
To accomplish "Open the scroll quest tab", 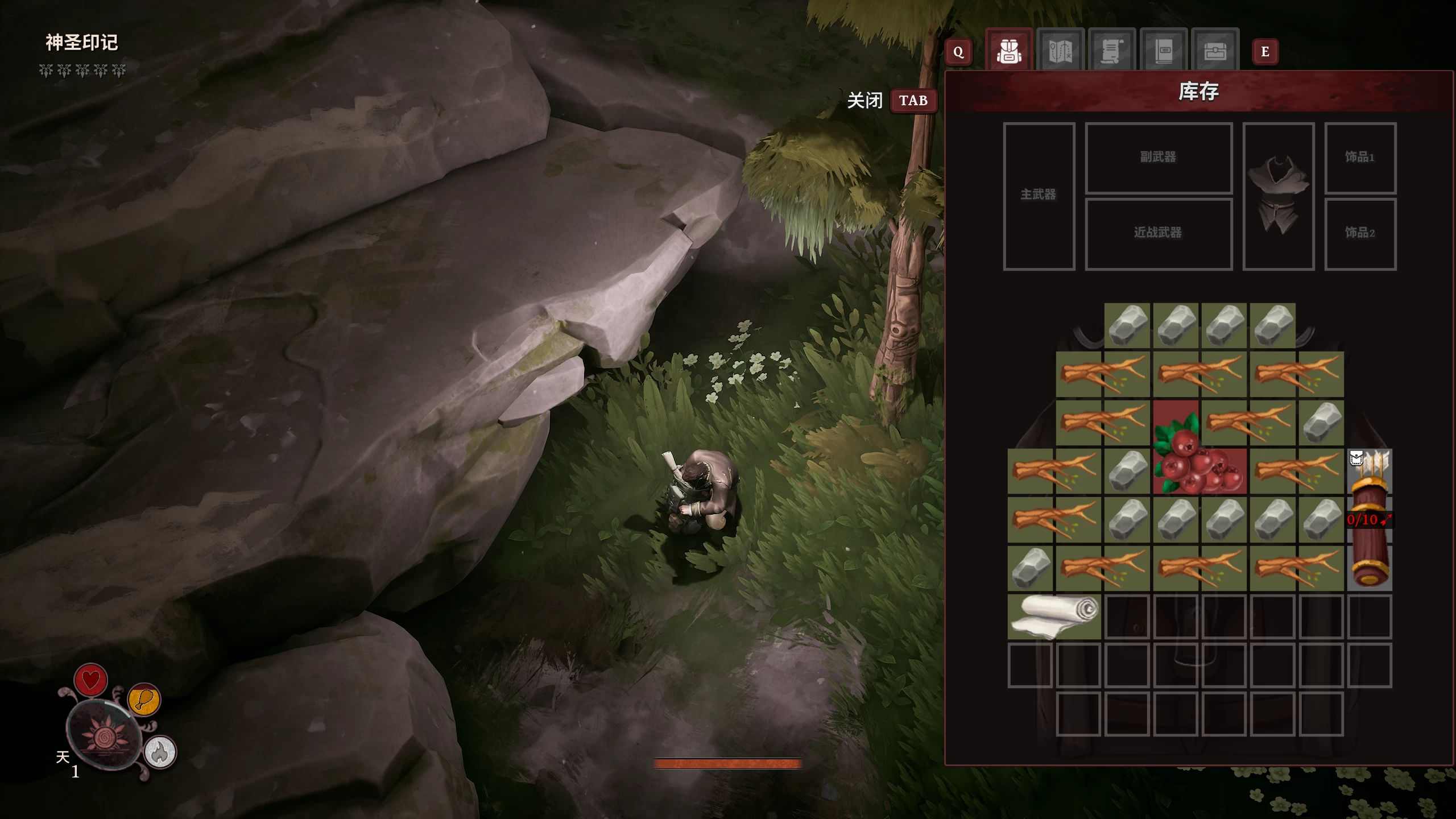I will 1112,51.
